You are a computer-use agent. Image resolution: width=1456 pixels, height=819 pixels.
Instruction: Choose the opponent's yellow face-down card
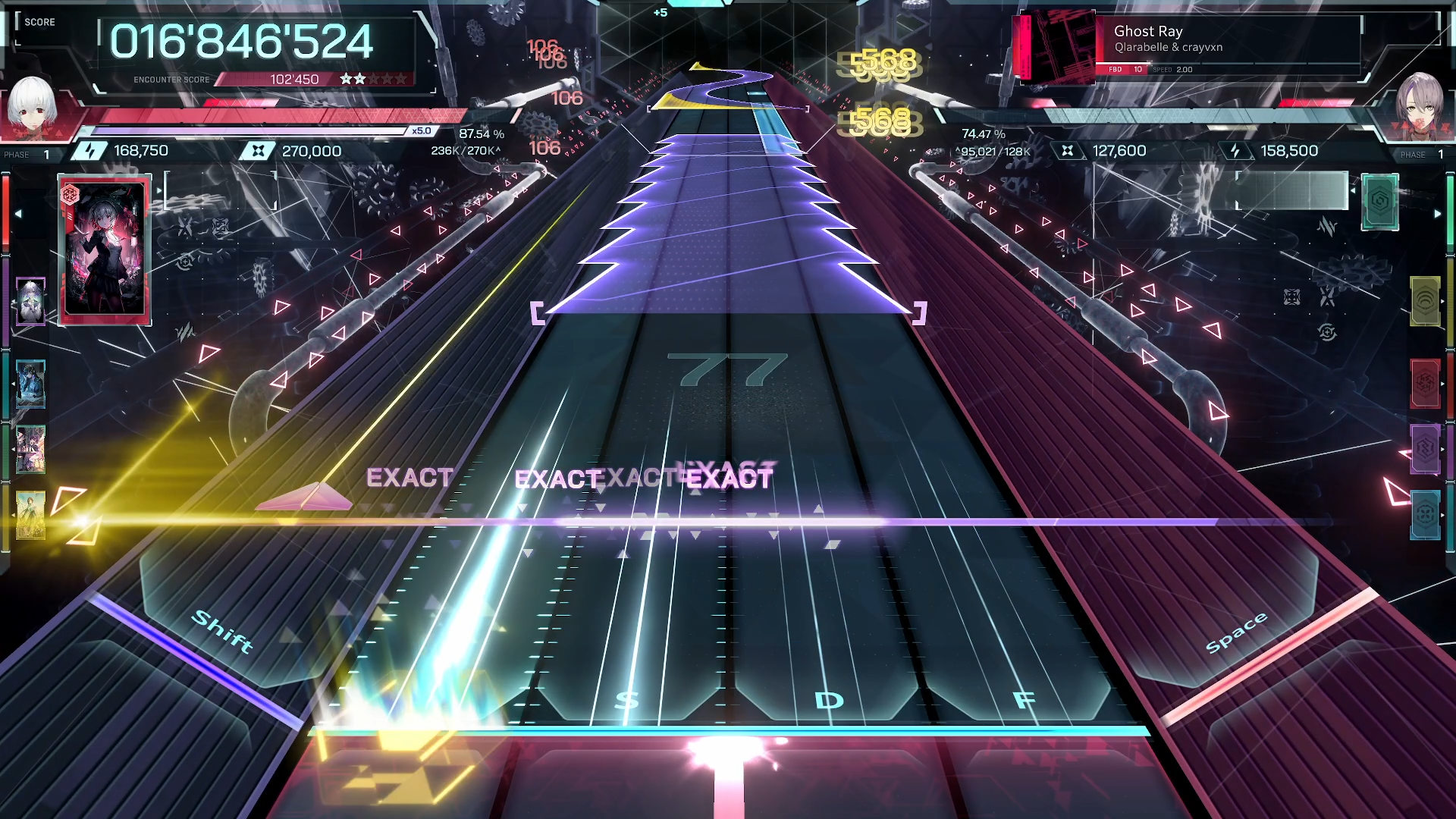[x=1425, y=301]
